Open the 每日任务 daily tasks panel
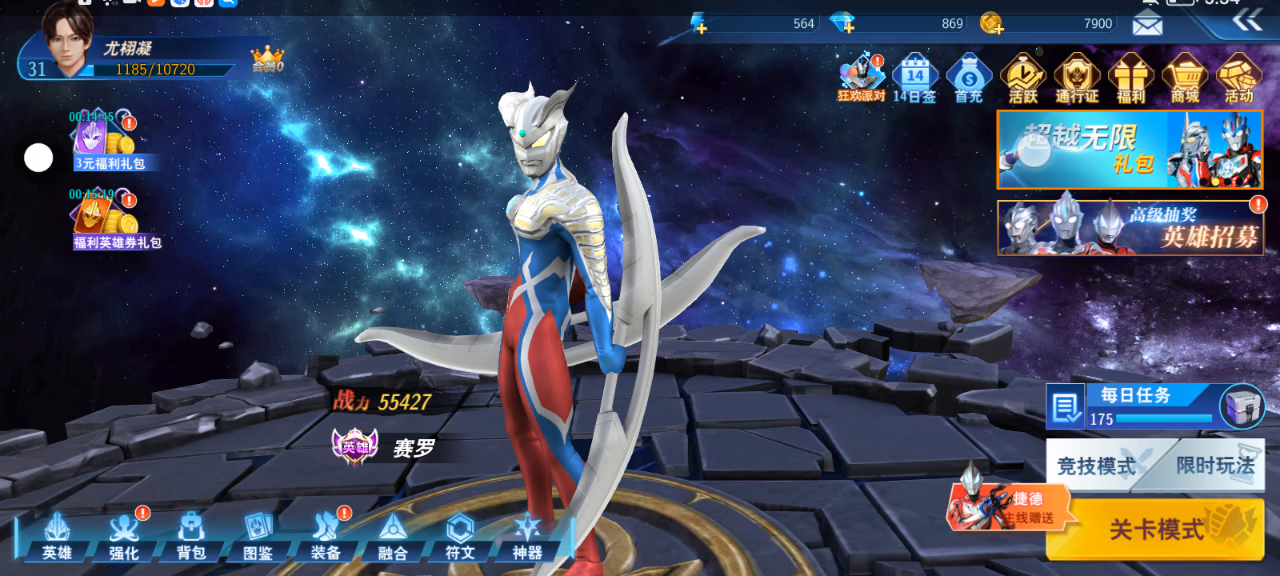The width and height of the screenshot is (1280, 576). (1135, 405)
